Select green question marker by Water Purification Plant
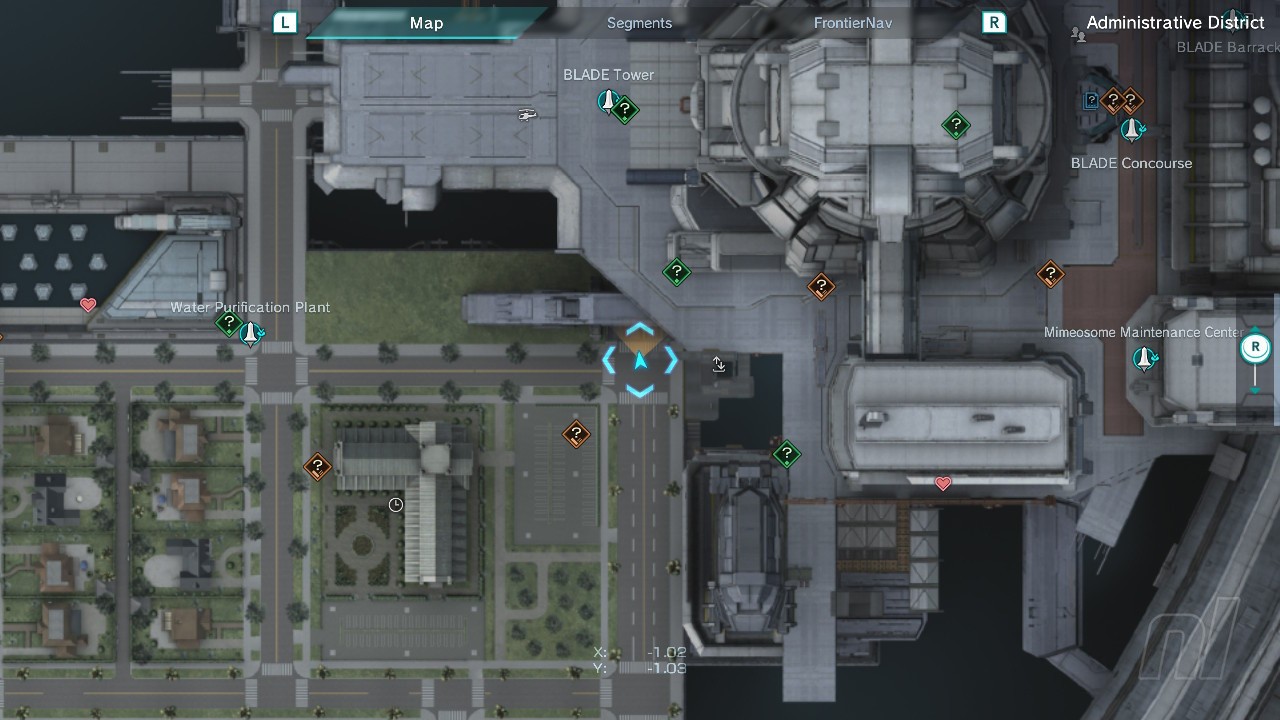Screen dimensions: 1280x720 click(229, 324)
